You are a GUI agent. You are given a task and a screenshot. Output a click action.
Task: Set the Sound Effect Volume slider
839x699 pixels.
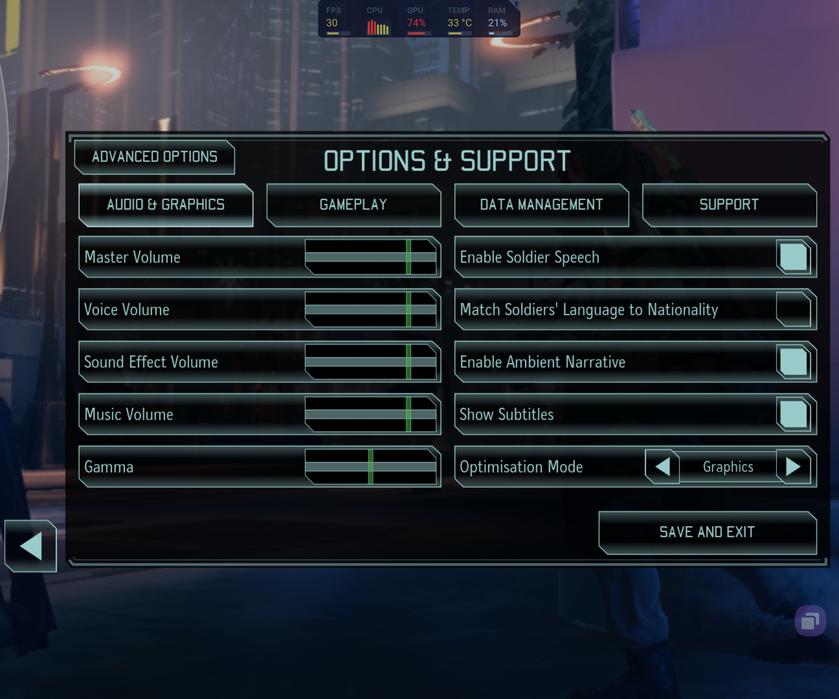coord(371,362)
